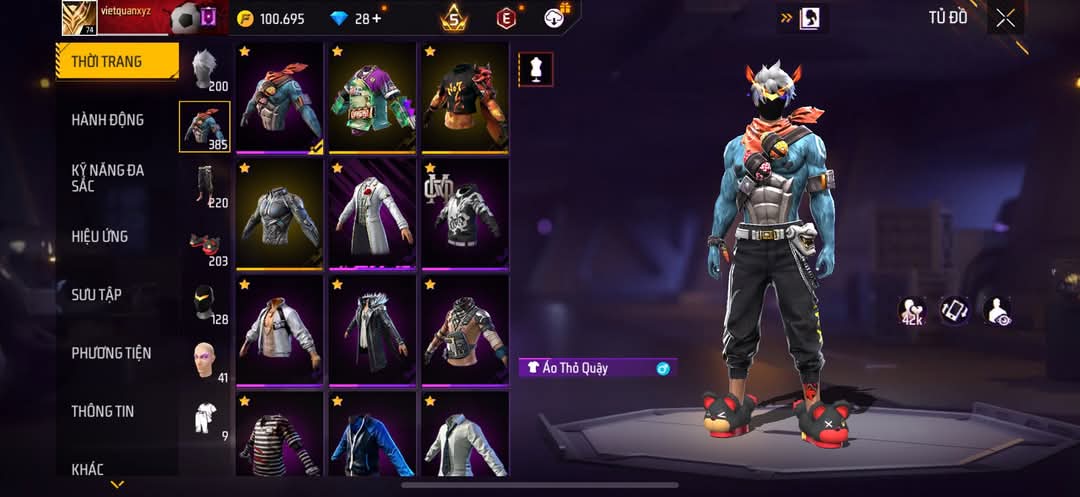Viewport: 1080px width, 497px height.
Task: Show the black mask subcategory with 128 items
Action: [x=205, y=302]
